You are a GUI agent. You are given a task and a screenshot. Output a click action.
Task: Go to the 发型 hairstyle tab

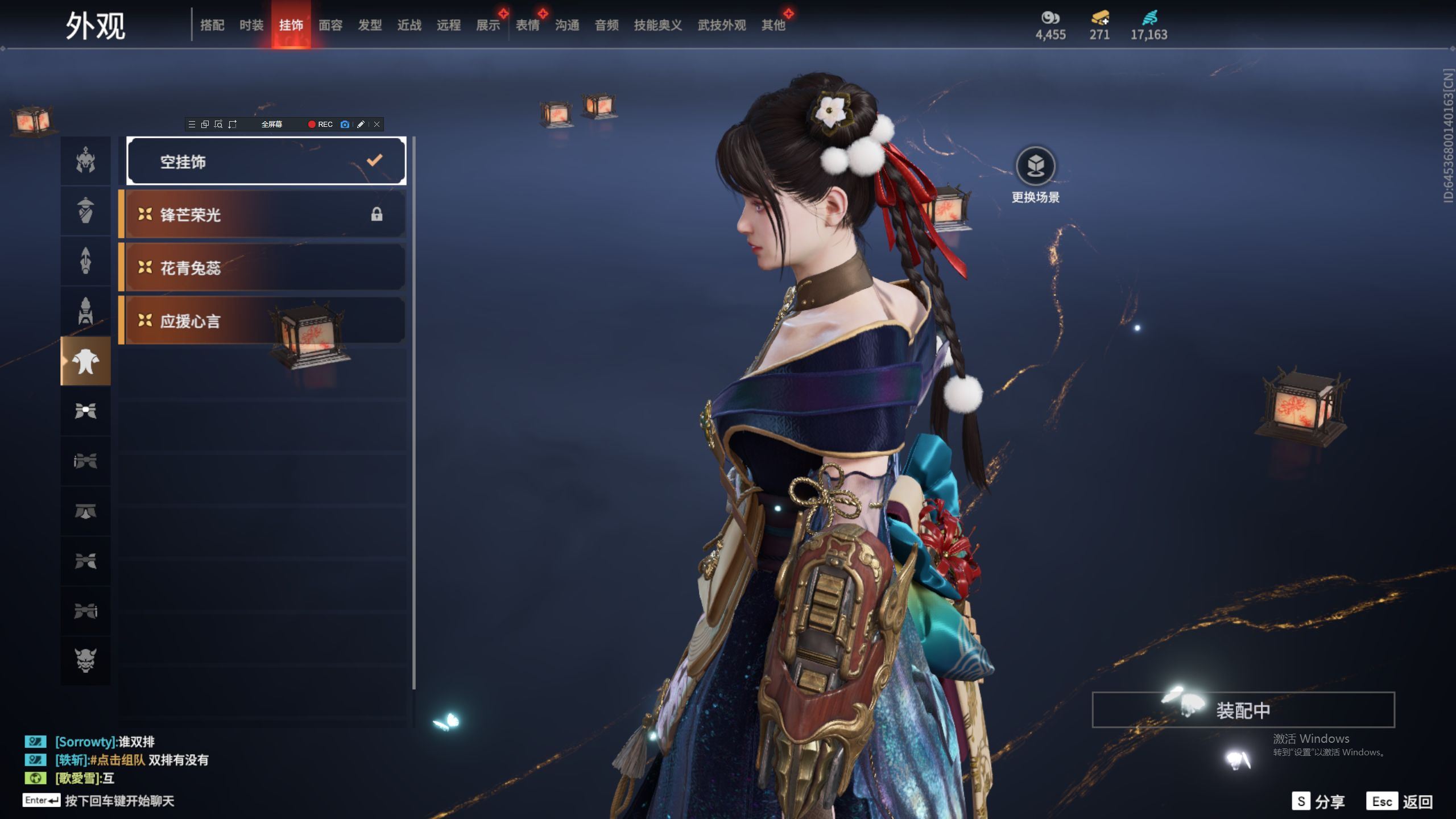(x=370, y=25)
